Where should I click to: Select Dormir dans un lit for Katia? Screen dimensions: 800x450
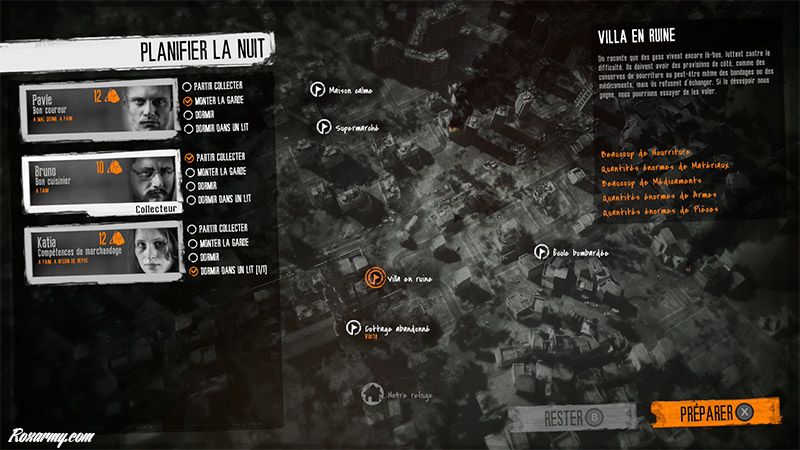coord(190,271)
